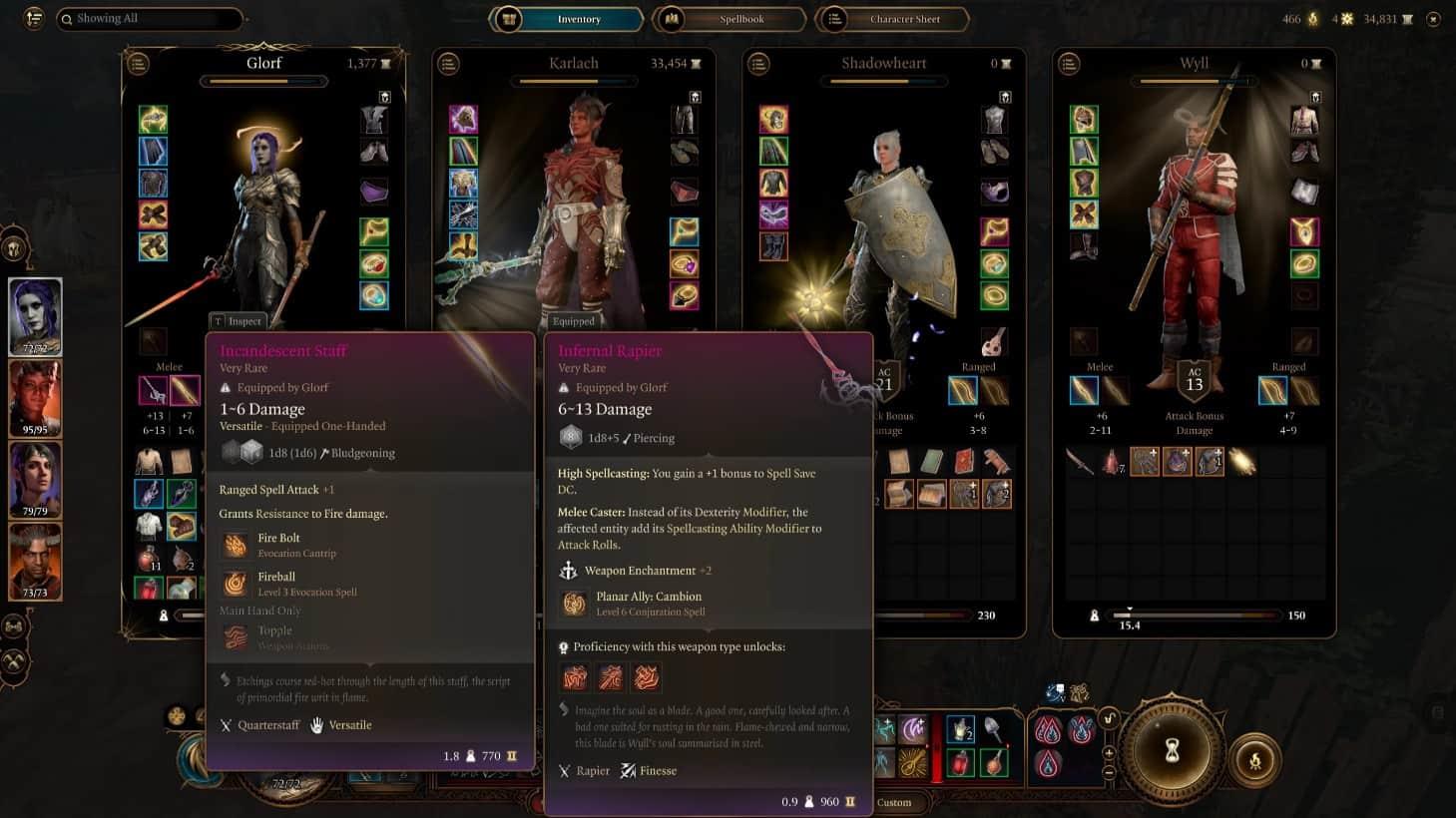This screenshot has height=818, width=1456.
Task: Click the hourglass end turn button
Action: coord(1173,750)
